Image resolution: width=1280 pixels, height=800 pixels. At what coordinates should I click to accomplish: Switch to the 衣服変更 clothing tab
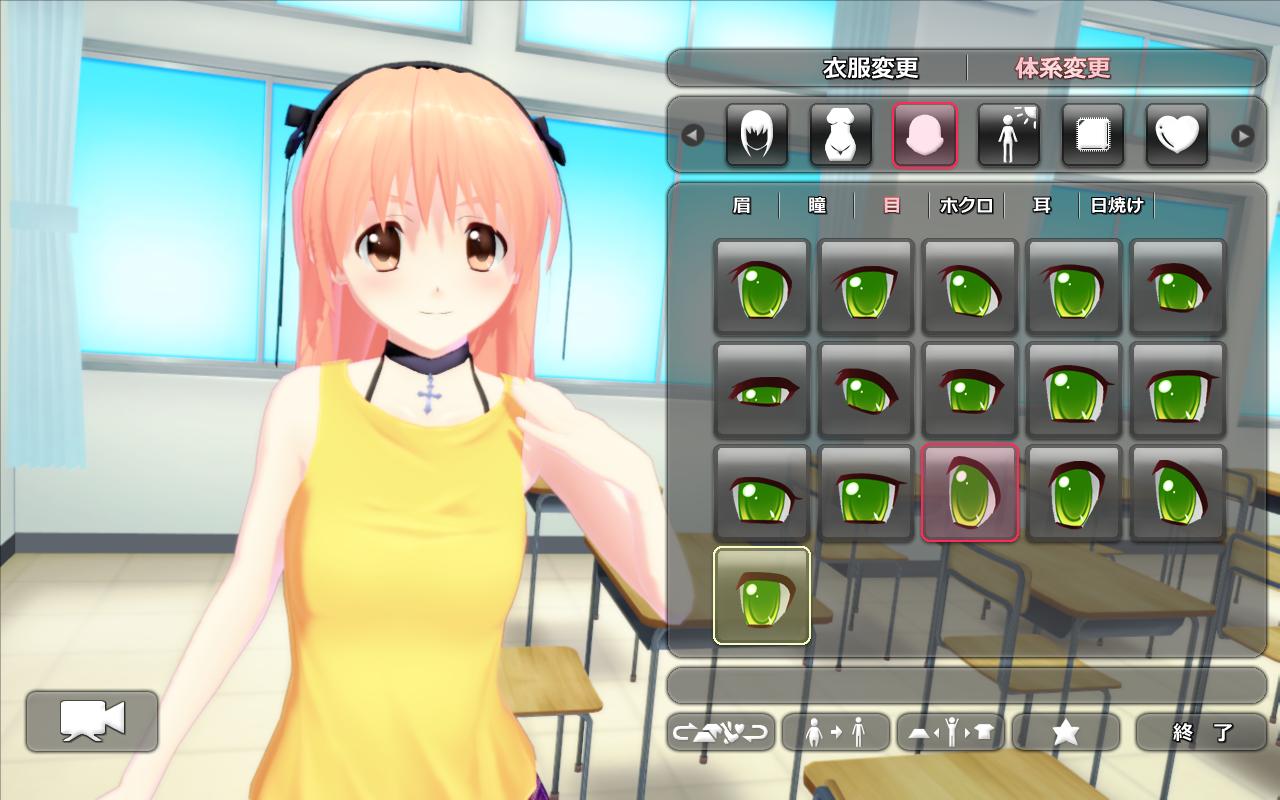tap(870, 68)
